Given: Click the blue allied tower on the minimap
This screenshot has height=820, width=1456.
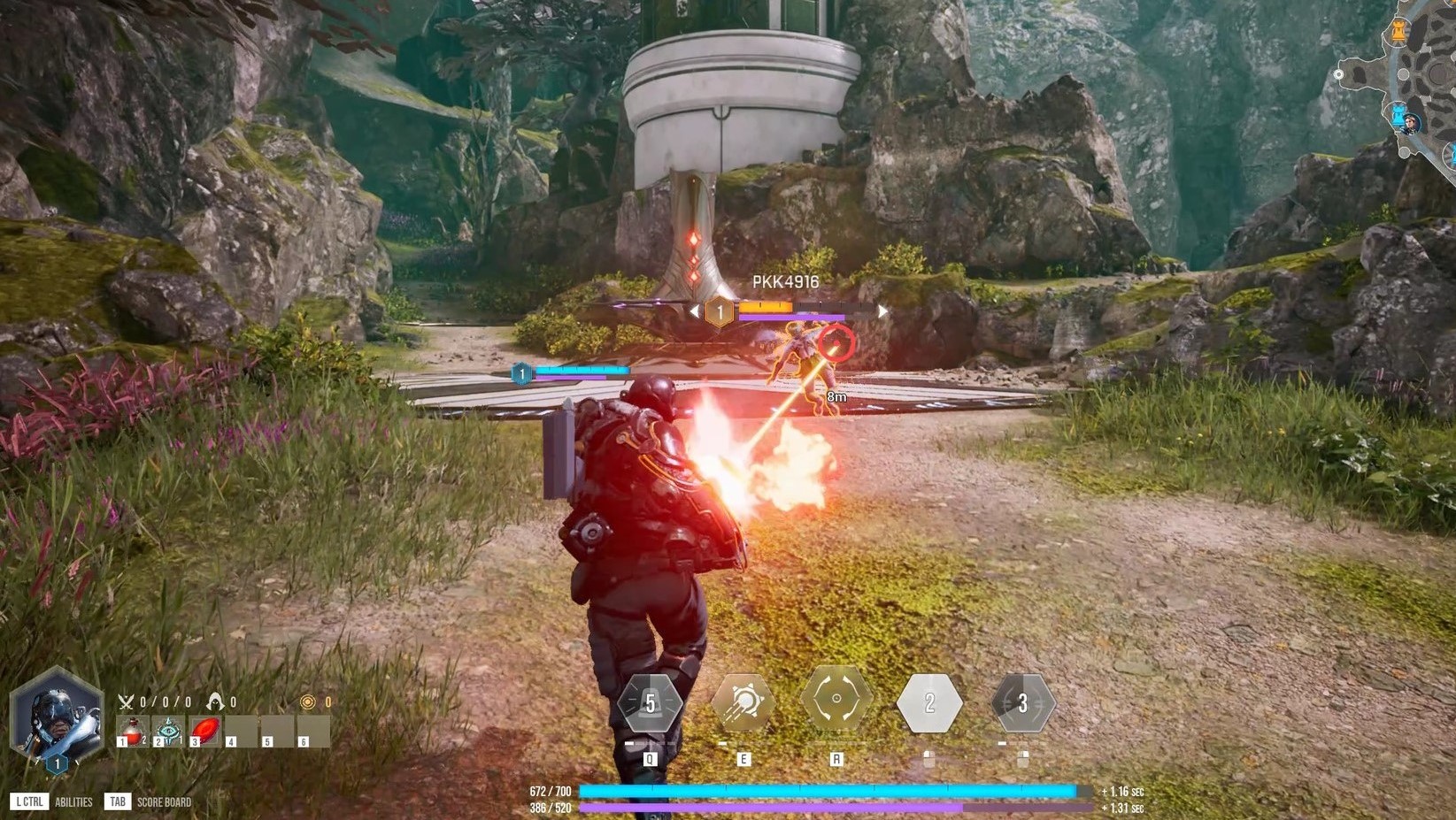Looking at the screenshot, I should point(1398,115).
